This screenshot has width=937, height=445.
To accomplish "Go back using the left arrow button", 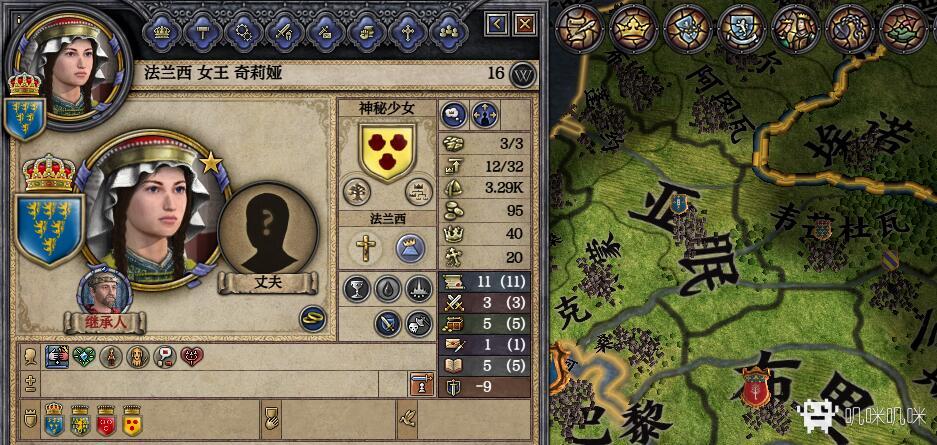I will click(497, 23).
